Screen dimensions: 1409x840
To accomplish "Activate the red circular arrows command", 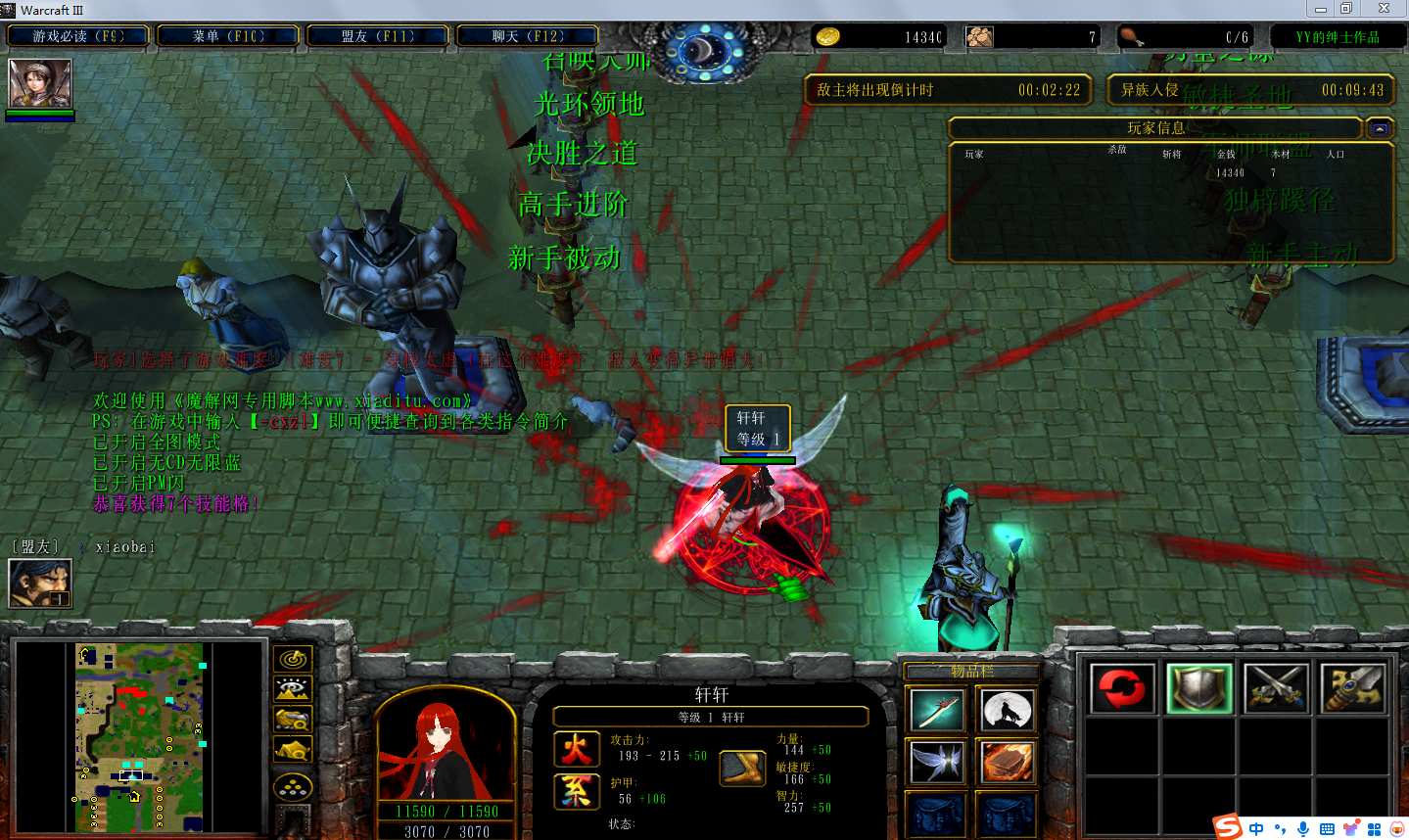I will [x=1121, y=688].
